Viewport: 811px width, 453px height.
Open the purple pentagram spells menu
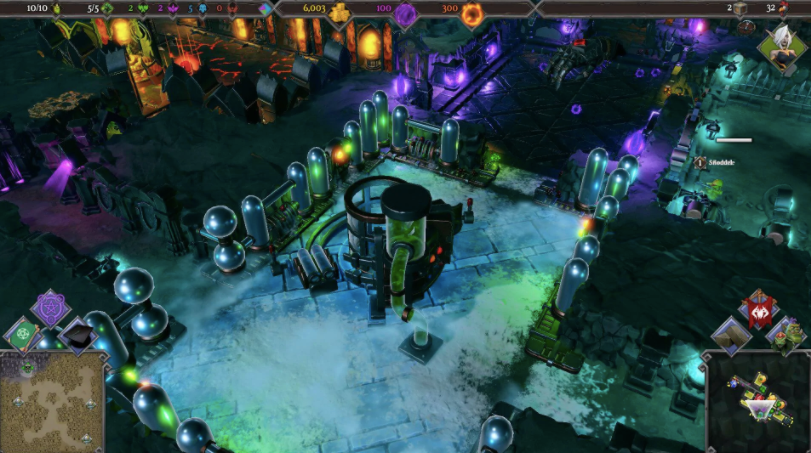click(x=50, y=307)
